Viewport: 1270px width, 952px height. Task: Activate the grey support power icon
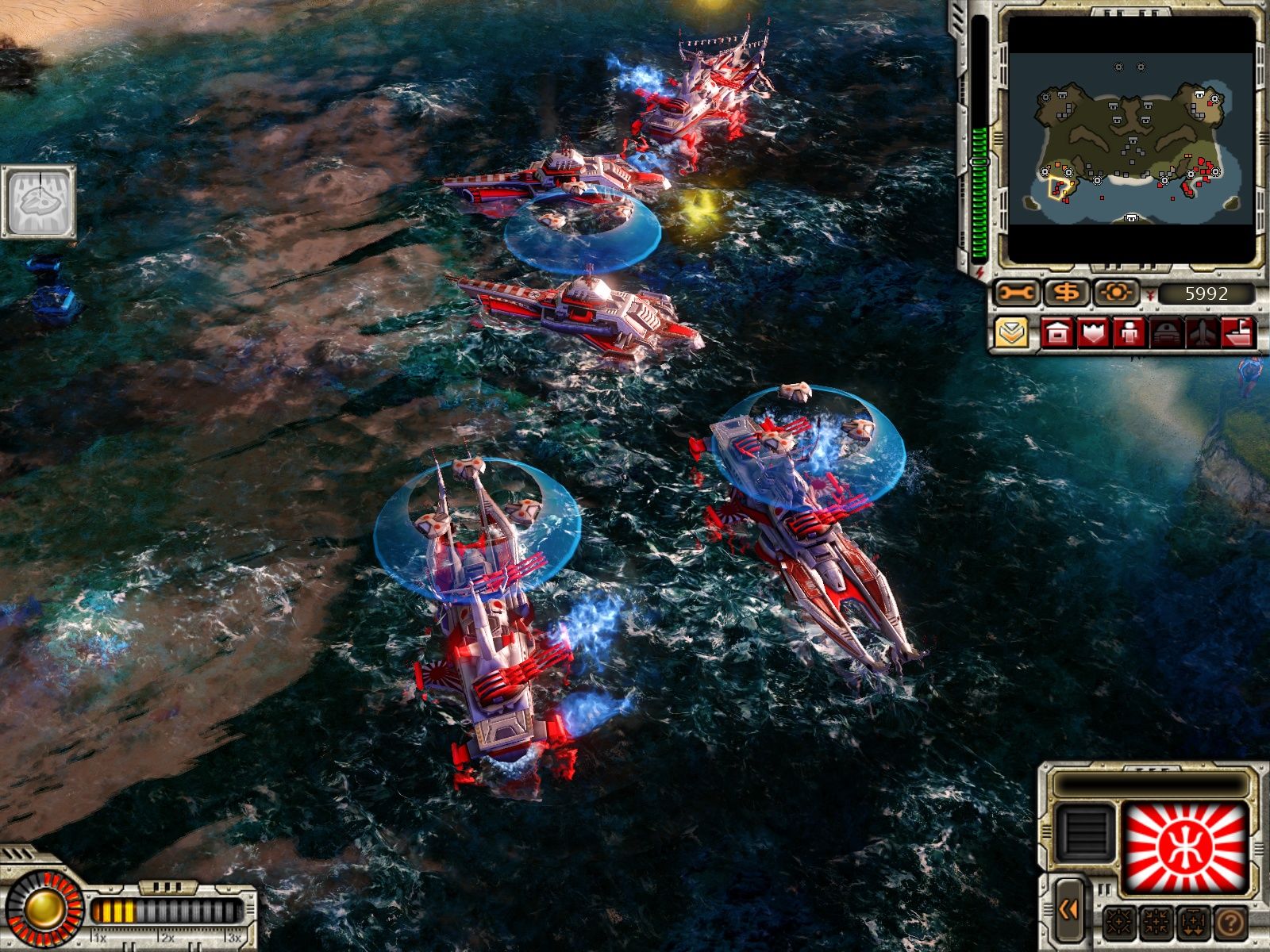(39, 202)
